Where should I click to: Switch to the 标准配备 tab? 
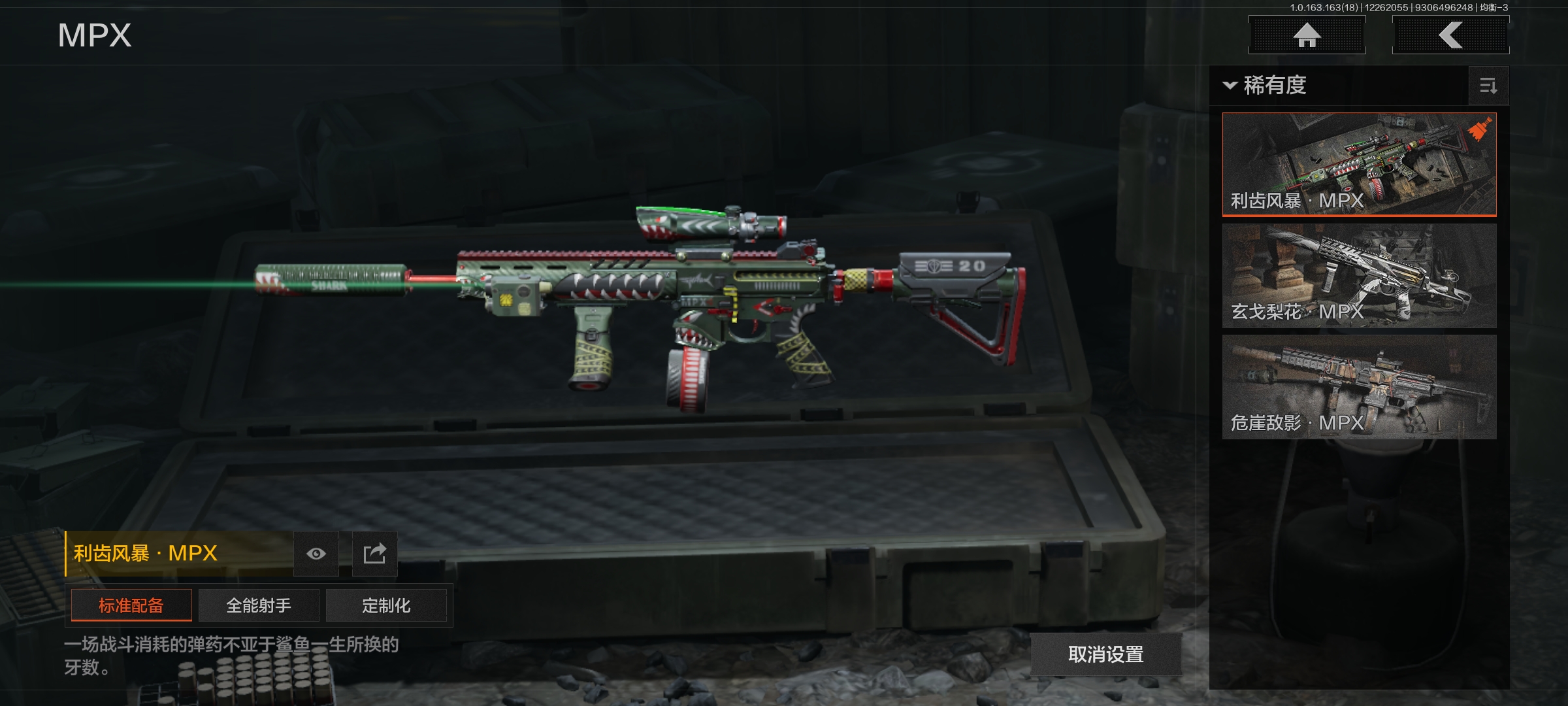pos(131,605)
